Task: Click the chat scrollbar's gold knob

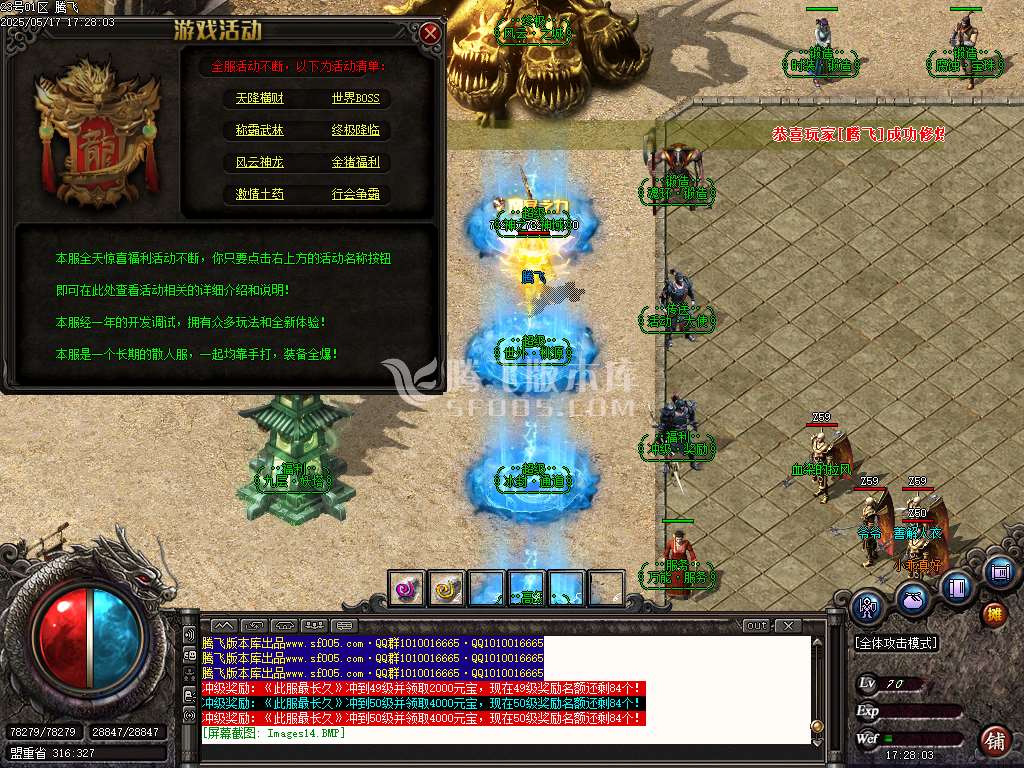Action: 817,726
